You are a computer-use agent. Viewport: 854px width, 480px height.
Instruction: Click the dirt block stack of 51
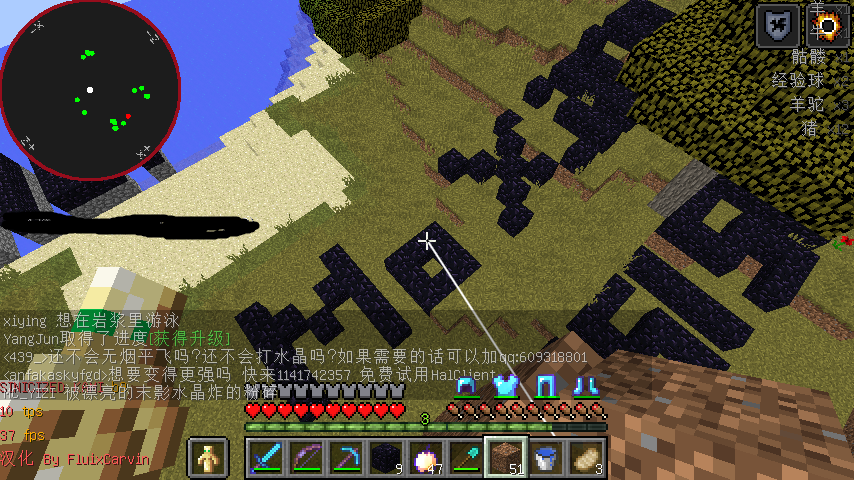pyautogui.click(x=507, y=458)
